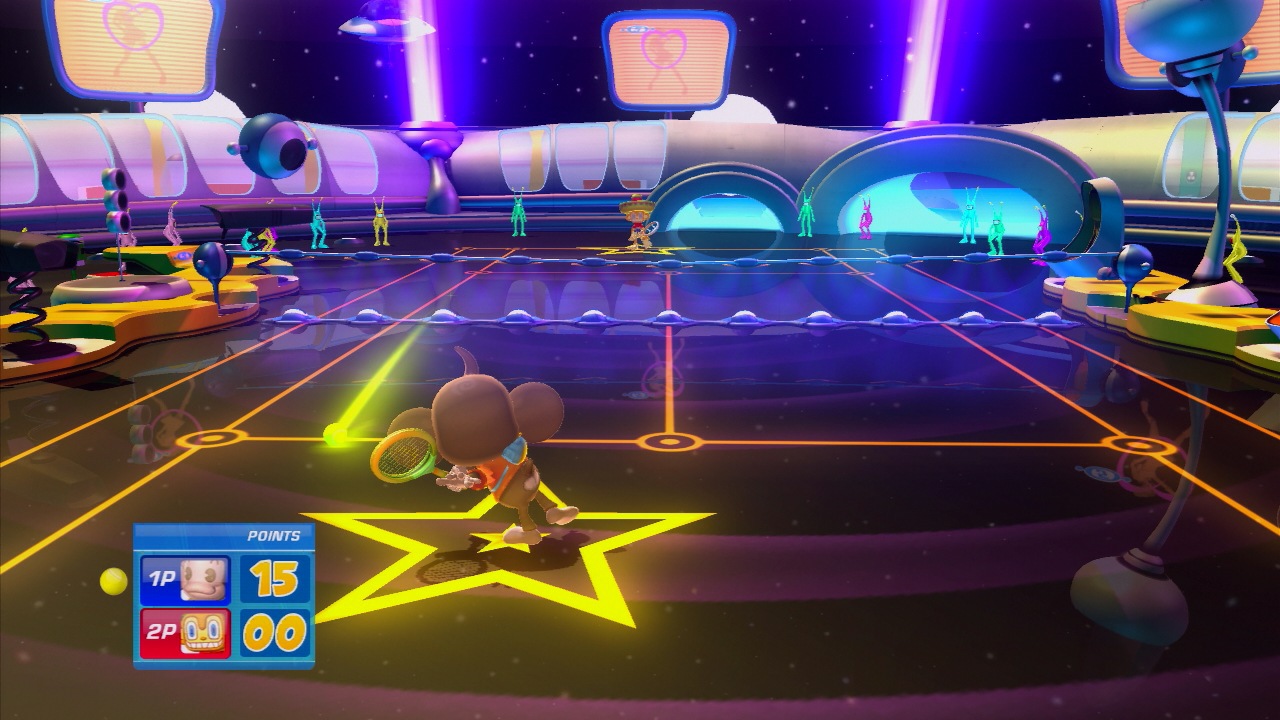
Task: Click the umpire character behind the net
Action: tap(637, 222)
